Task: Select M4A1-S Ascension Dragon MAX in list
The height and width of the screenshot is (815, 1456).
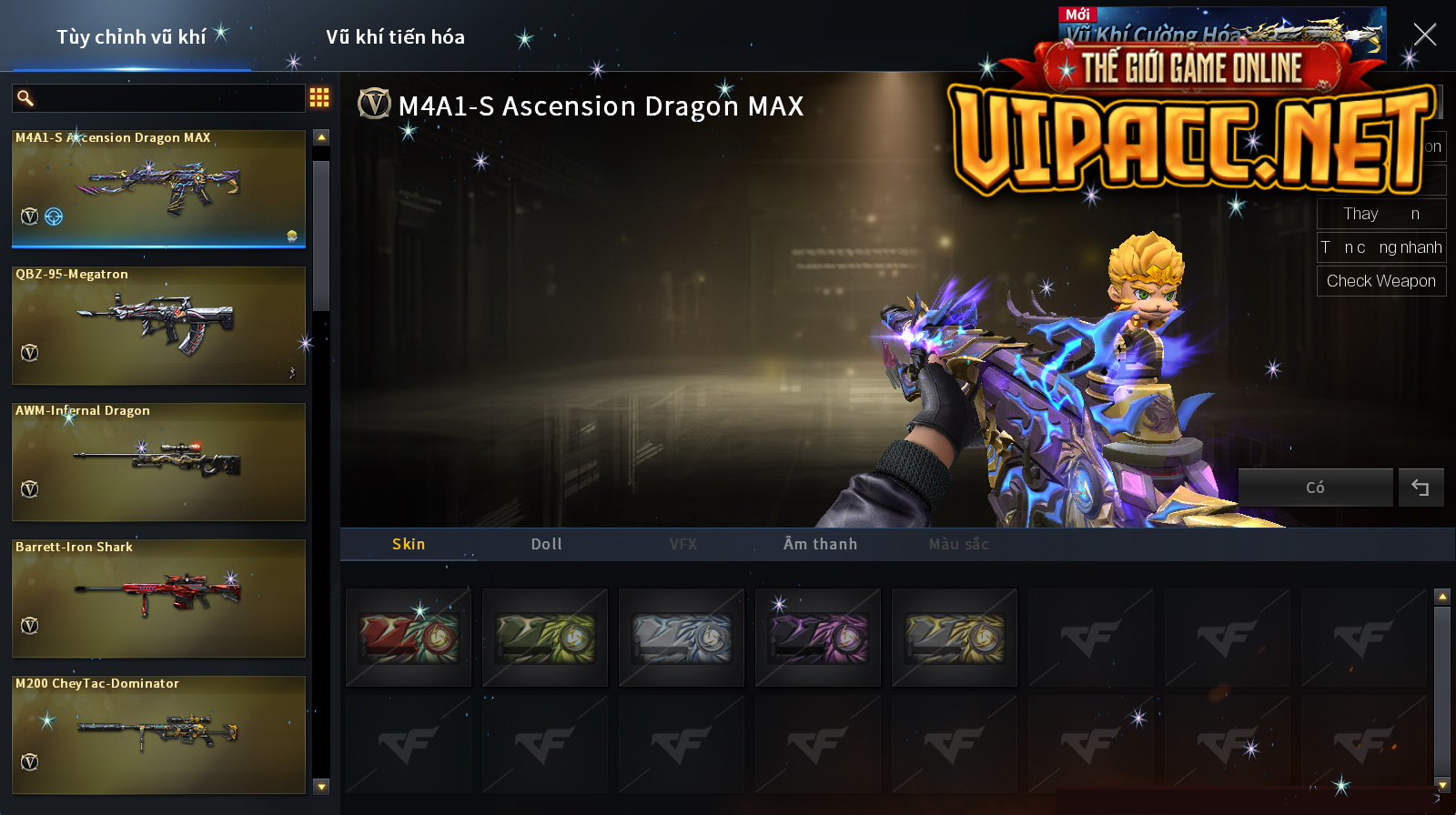Action: tap(158, 188)
